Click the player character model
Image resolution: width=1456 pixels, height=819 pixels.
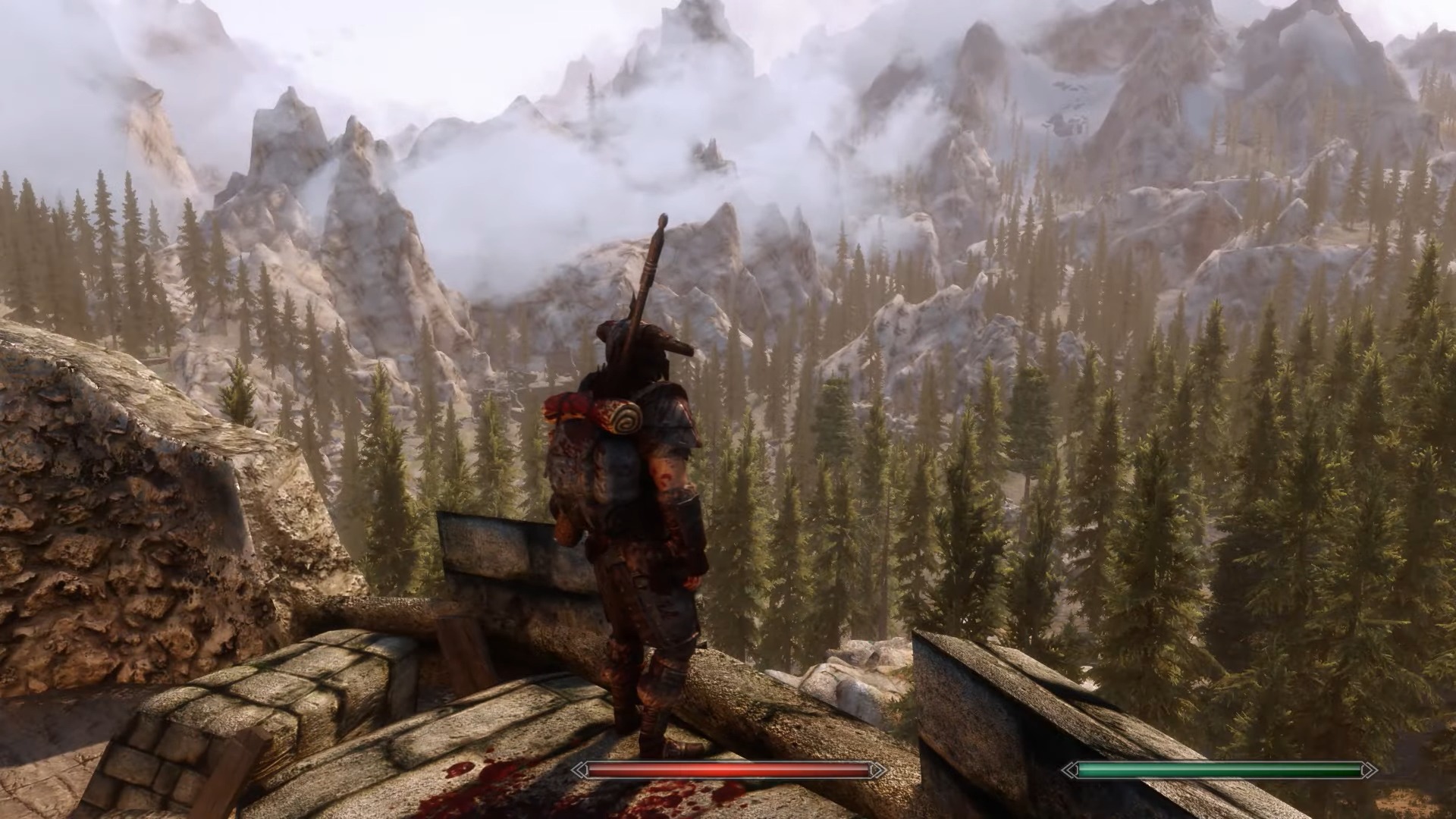tap(645, 531)
